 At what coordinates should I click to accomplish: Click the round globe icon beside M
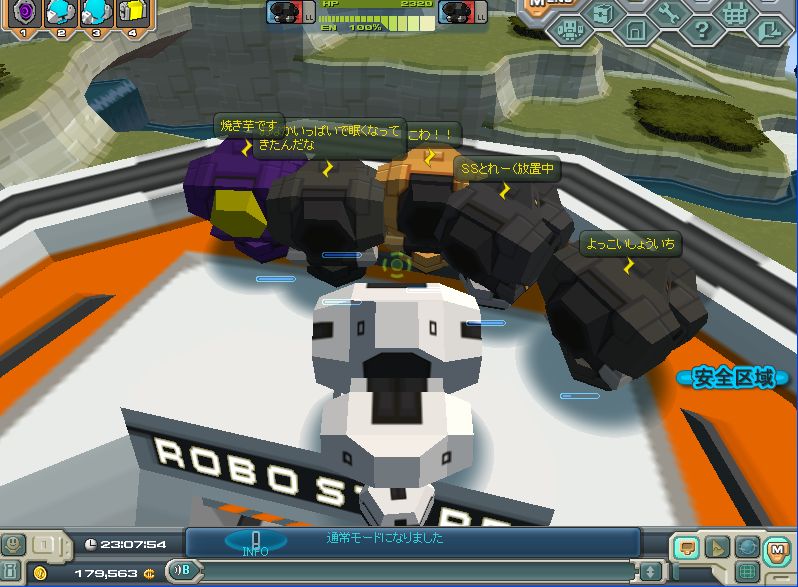pos(747,547)
